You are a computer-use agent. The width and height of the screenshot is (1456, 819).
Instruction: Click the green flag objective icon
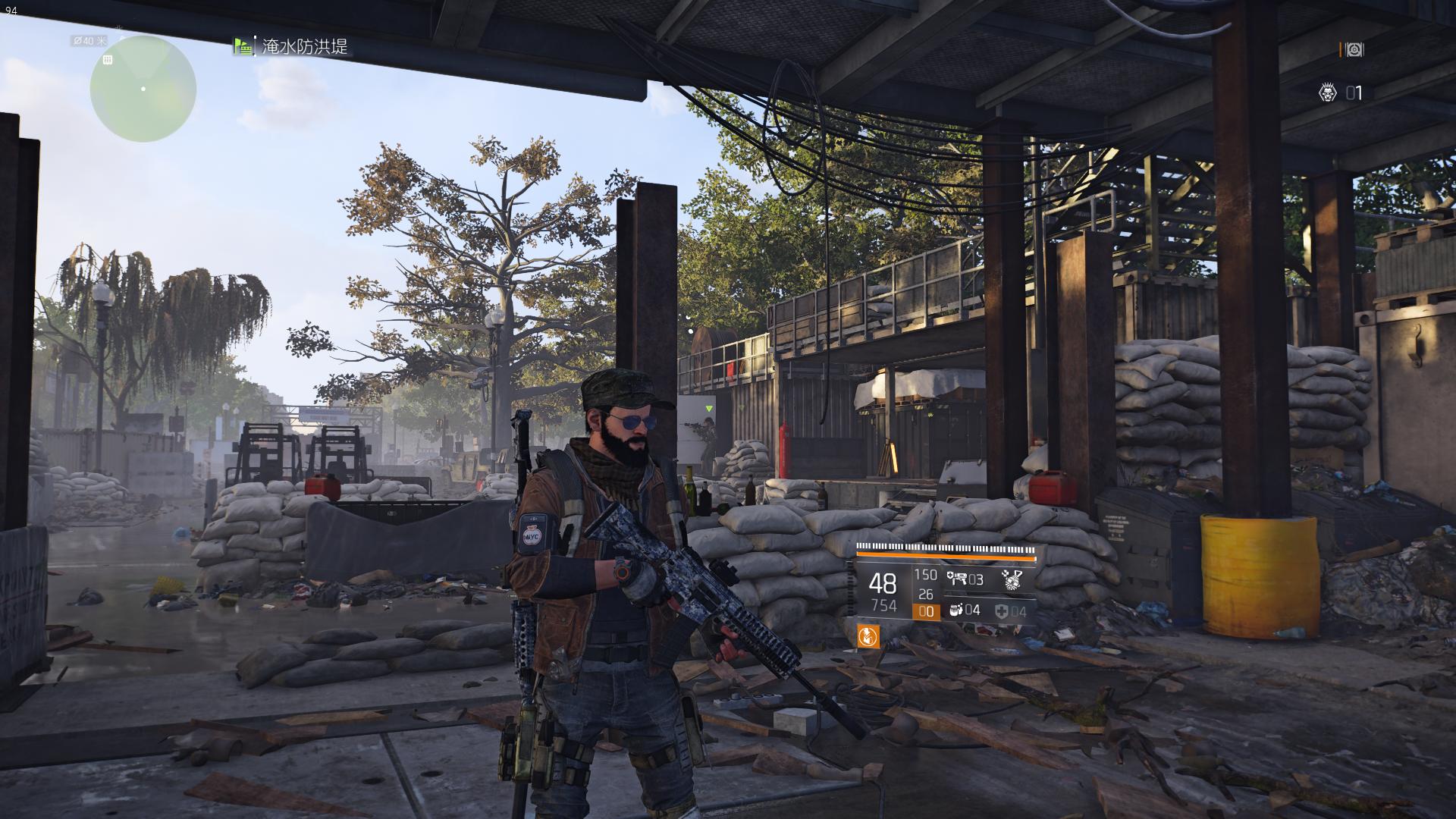coord(243,47)
